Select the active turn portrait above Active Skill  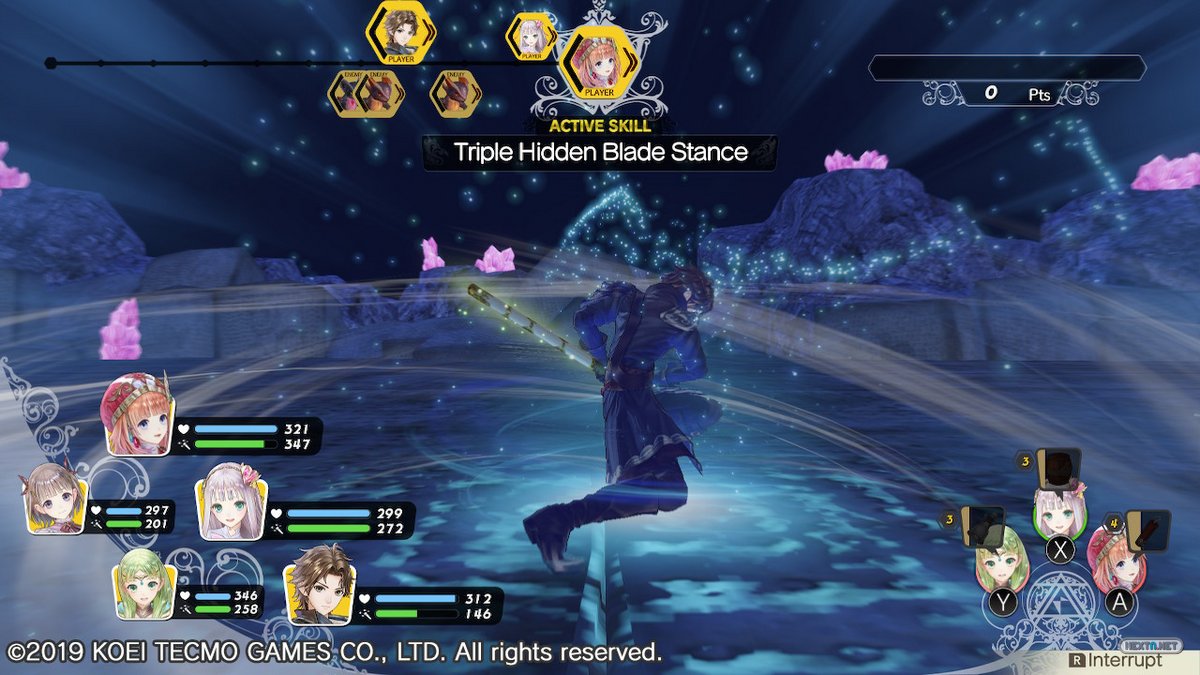coord(599,62)
